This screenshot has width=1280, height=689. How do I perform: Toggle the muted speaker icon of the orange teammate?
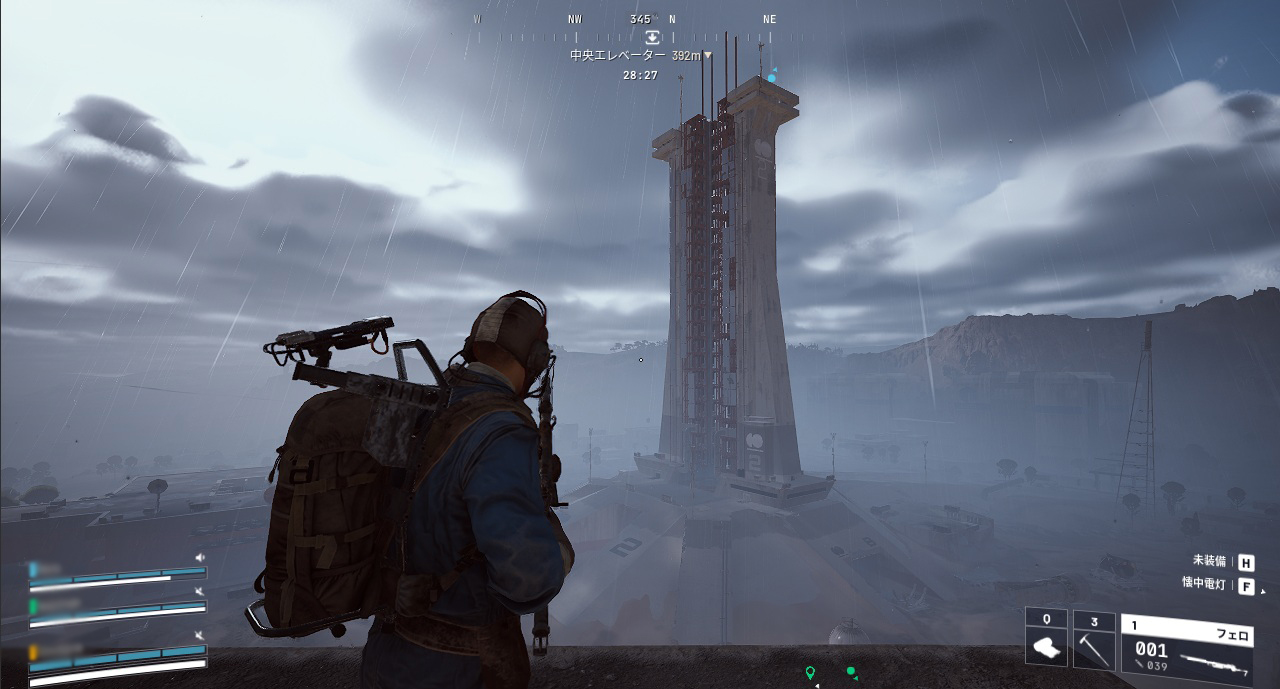200,636
